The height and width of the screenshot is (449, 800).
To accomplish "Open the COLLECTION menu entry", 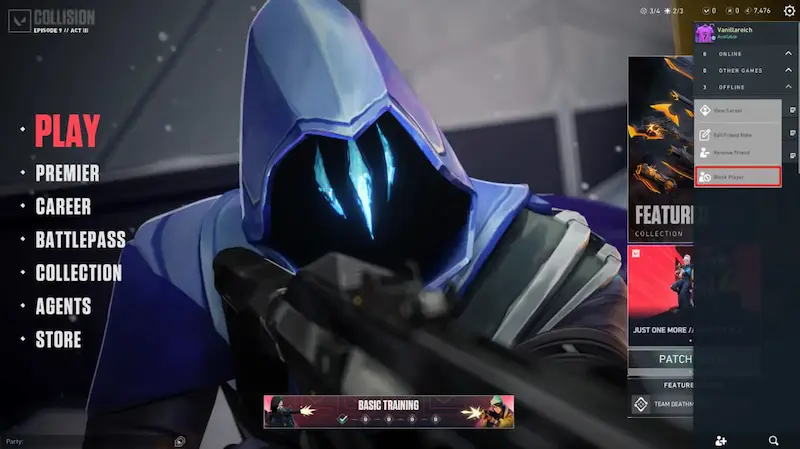I will coord(78,273).
